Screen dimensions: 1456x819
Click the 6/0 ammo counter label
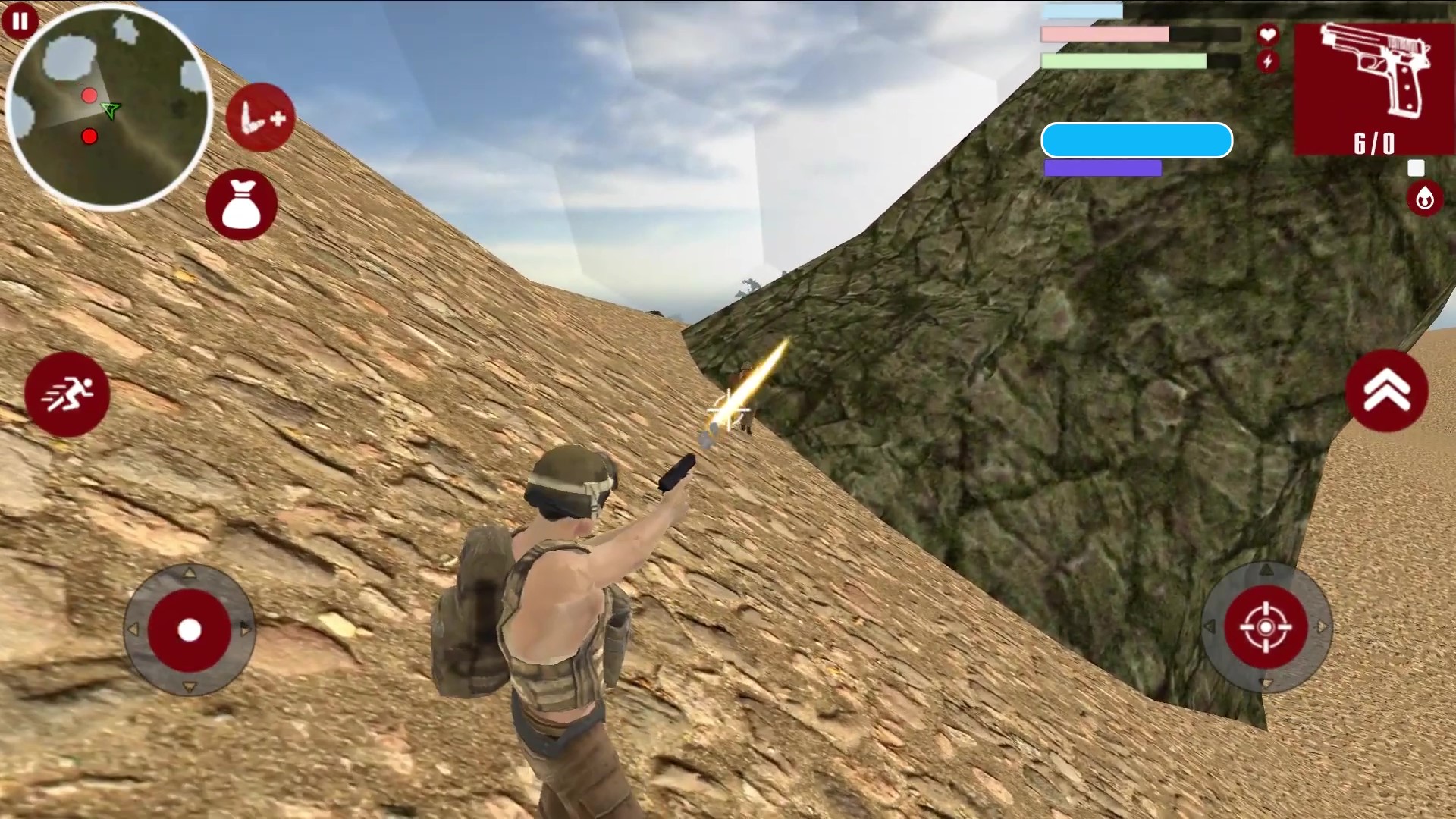[x=1374, y=139]
